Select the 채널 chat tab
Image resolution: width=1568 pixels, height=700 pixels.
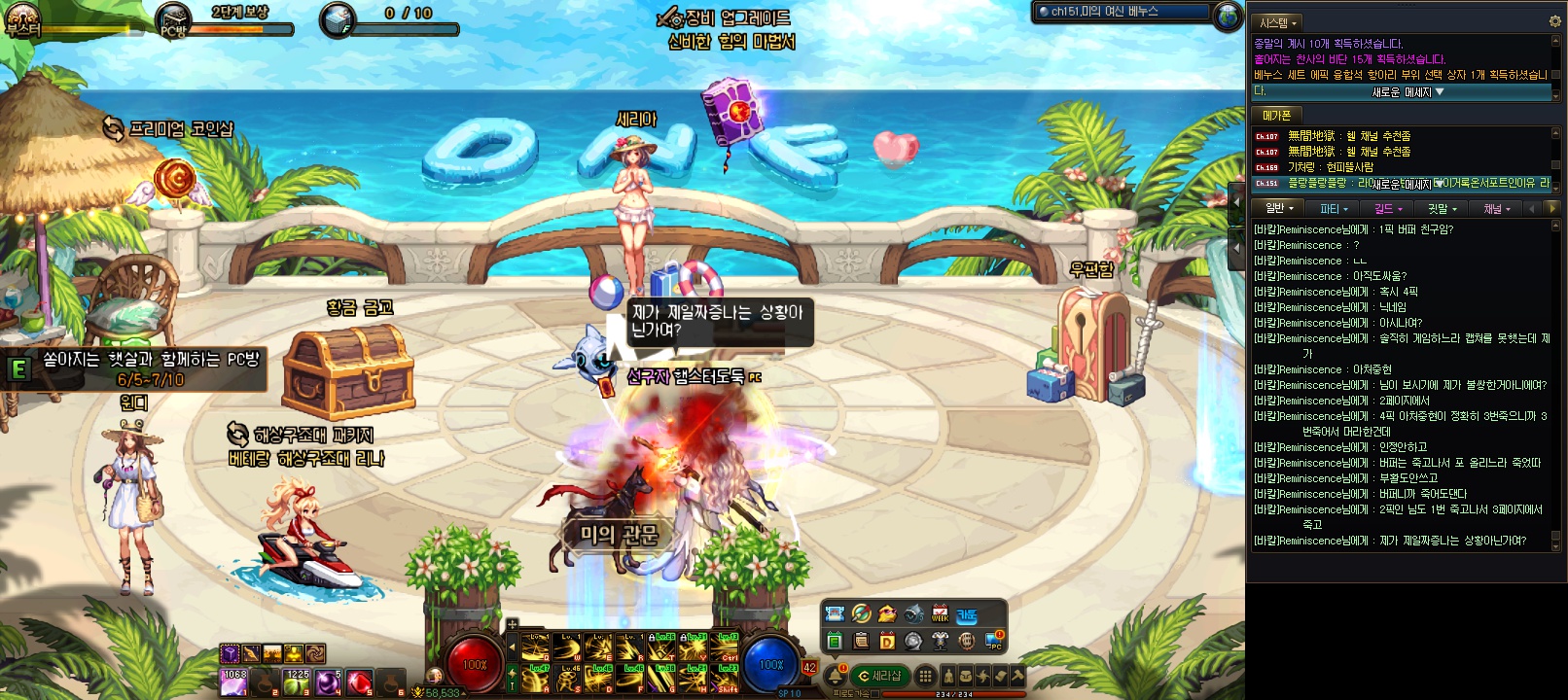pyautogui.click(x=1496, y=209)
